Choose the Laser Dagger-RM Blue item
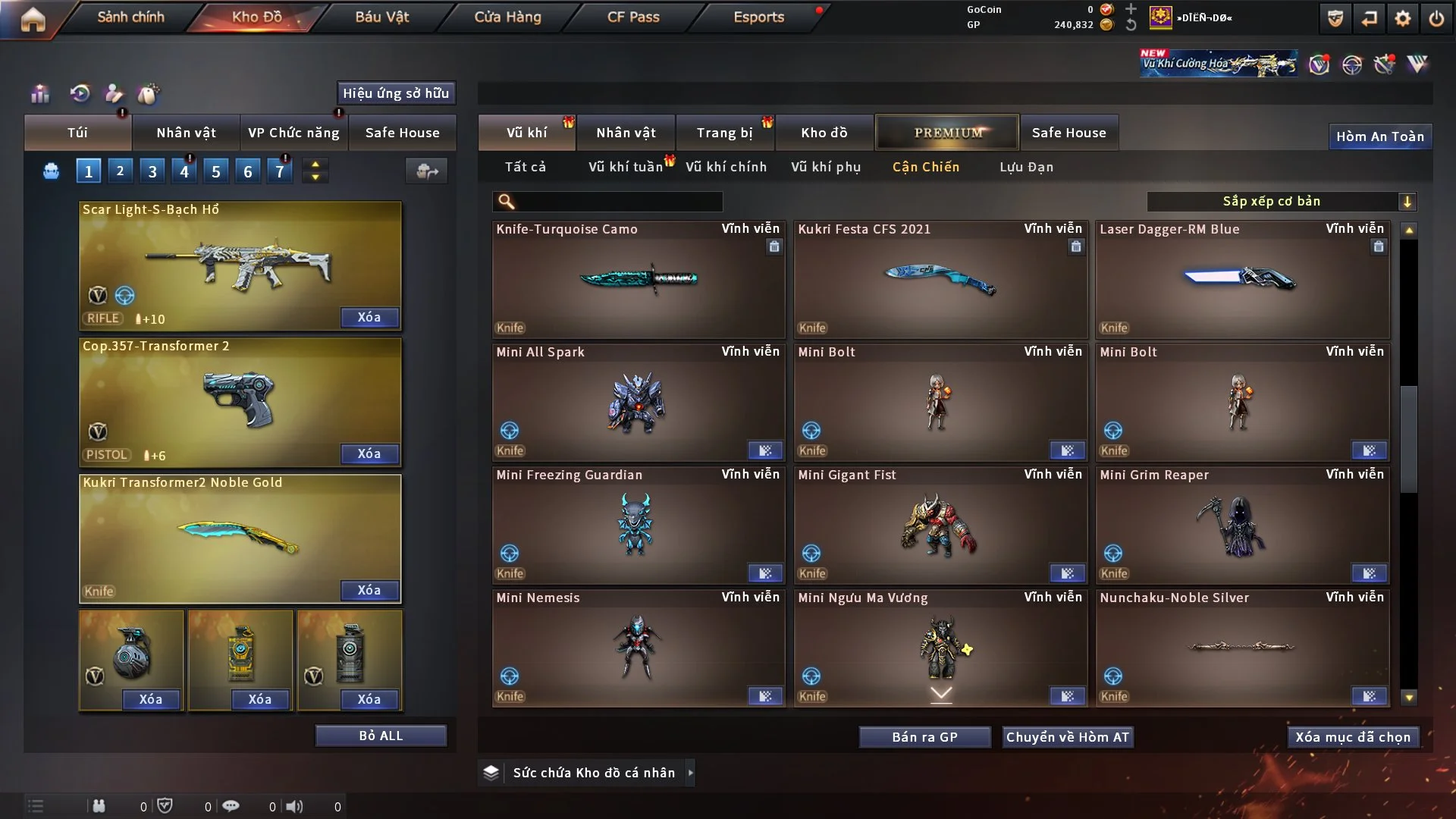 1242,279
